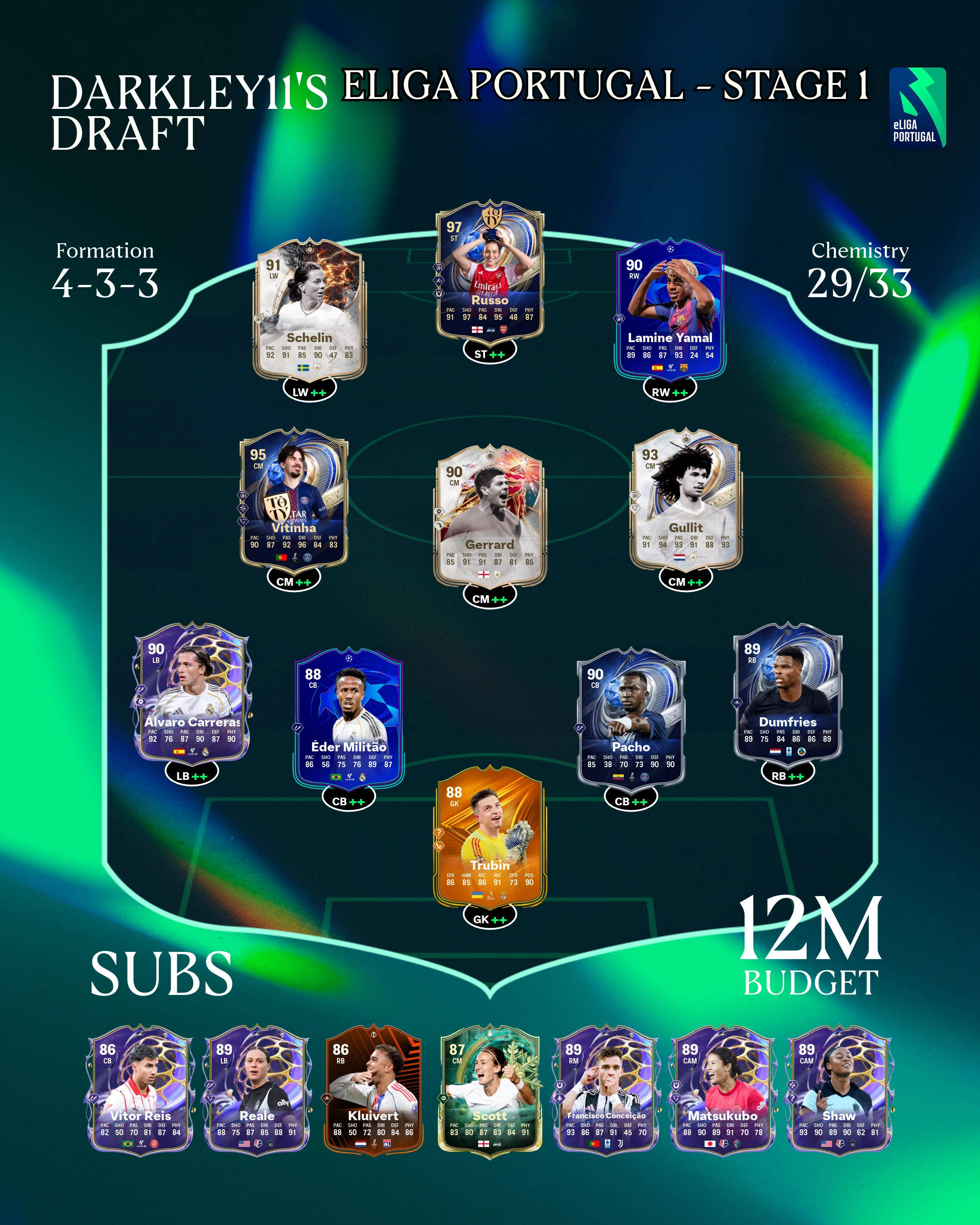Pick the Vitor Reis substitute card

[x=140, y=1090]
